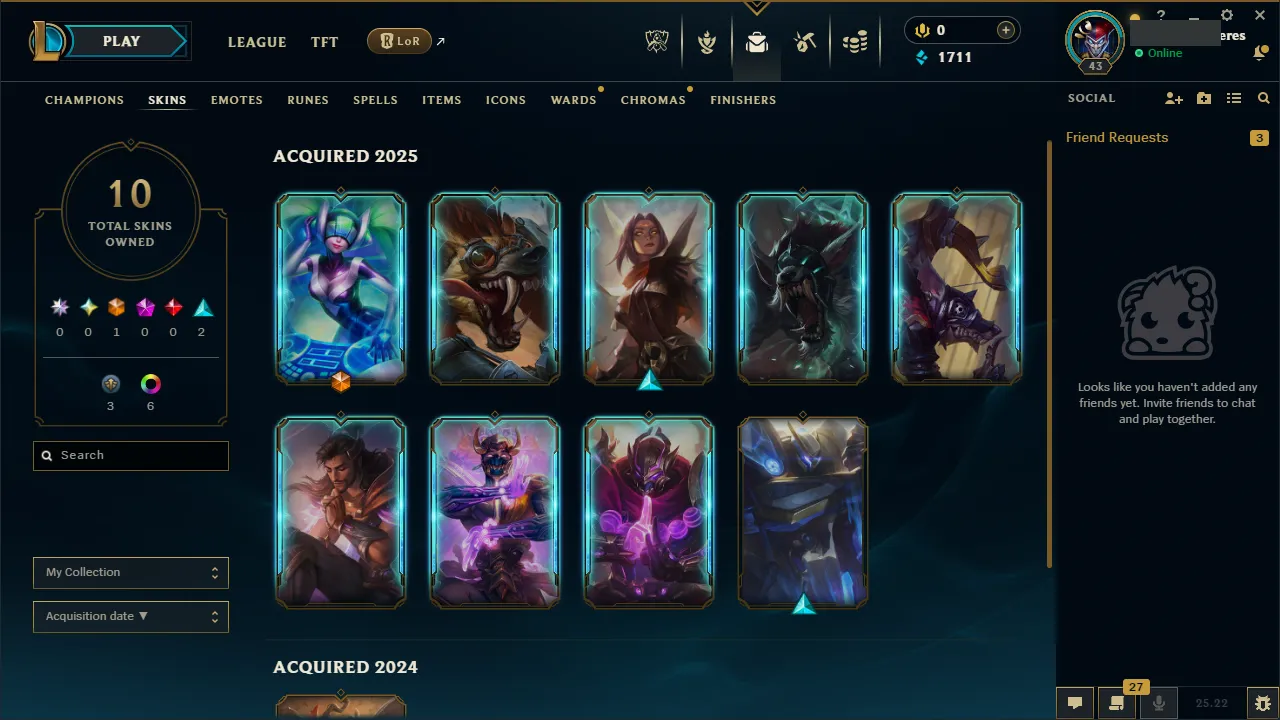Open the CHROMAS tab
Image resolution: width=1280 pixels, height=720 pixels.
tap(653, 100)
